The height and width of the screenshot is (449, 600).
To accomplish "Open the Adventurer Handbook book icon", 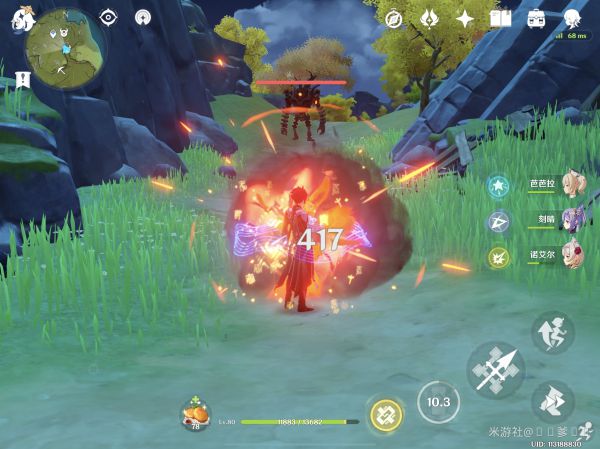I will [500, 18].
